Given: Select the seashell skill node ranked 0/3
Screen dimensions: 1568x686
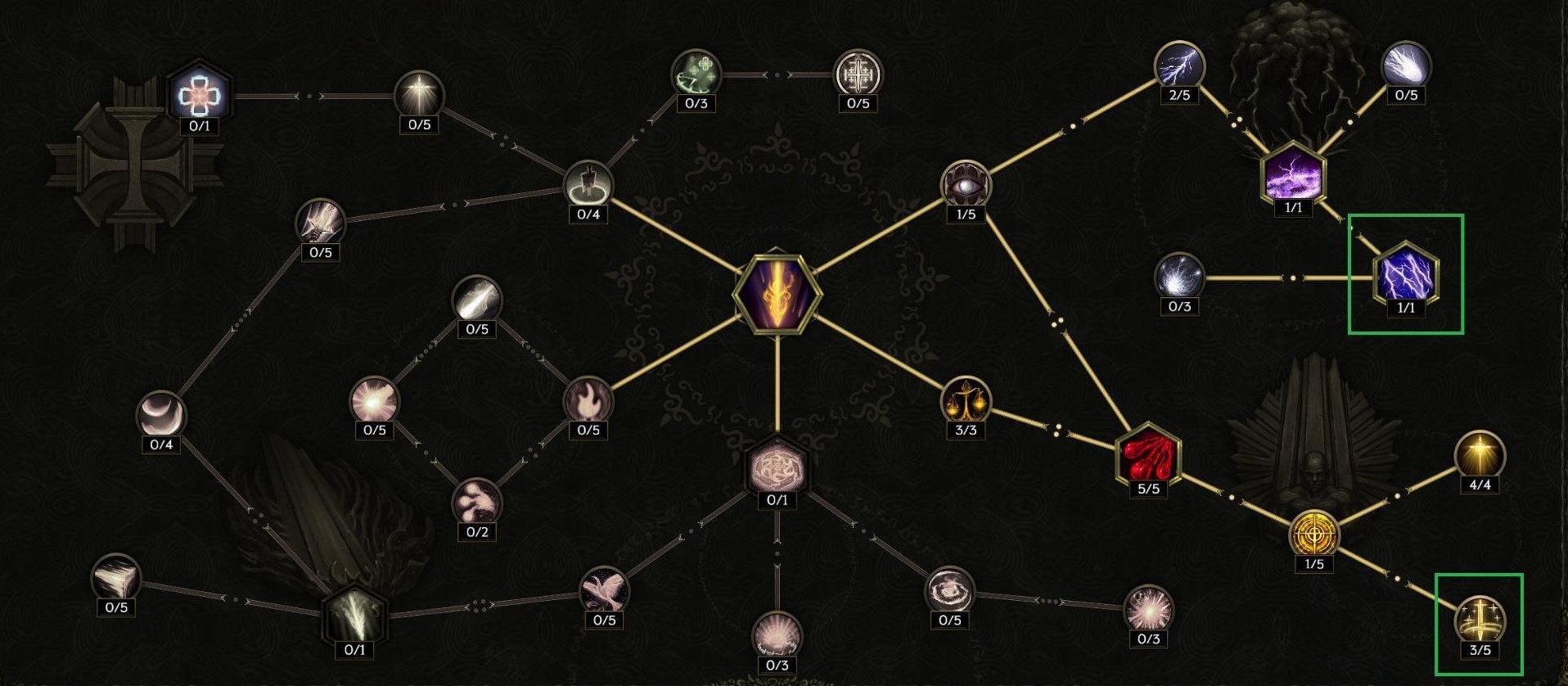Looking at the screenshot, I should click(x=776, y=634).
